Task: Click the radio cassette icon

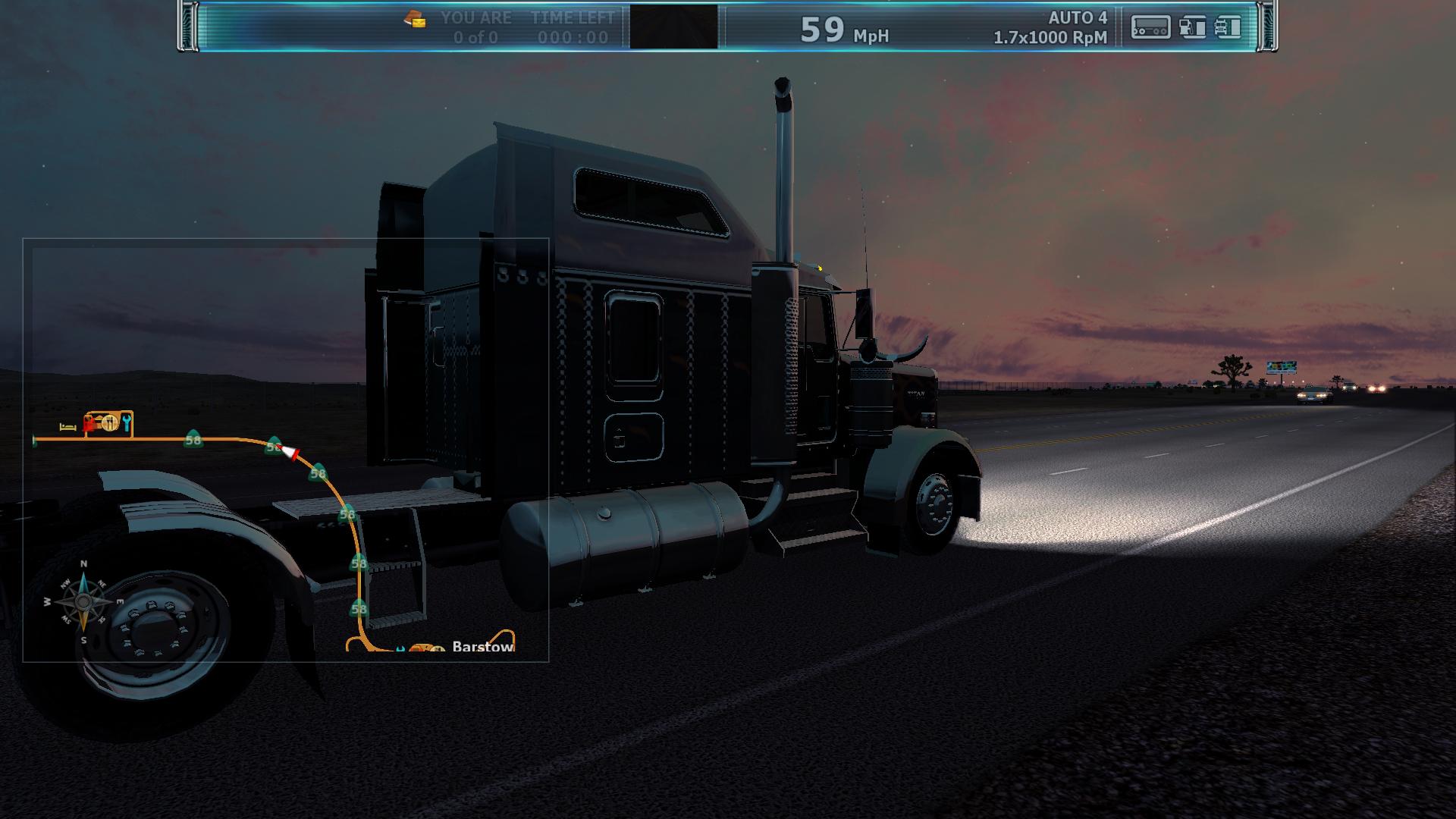Action: click(x=1150, y=27)
